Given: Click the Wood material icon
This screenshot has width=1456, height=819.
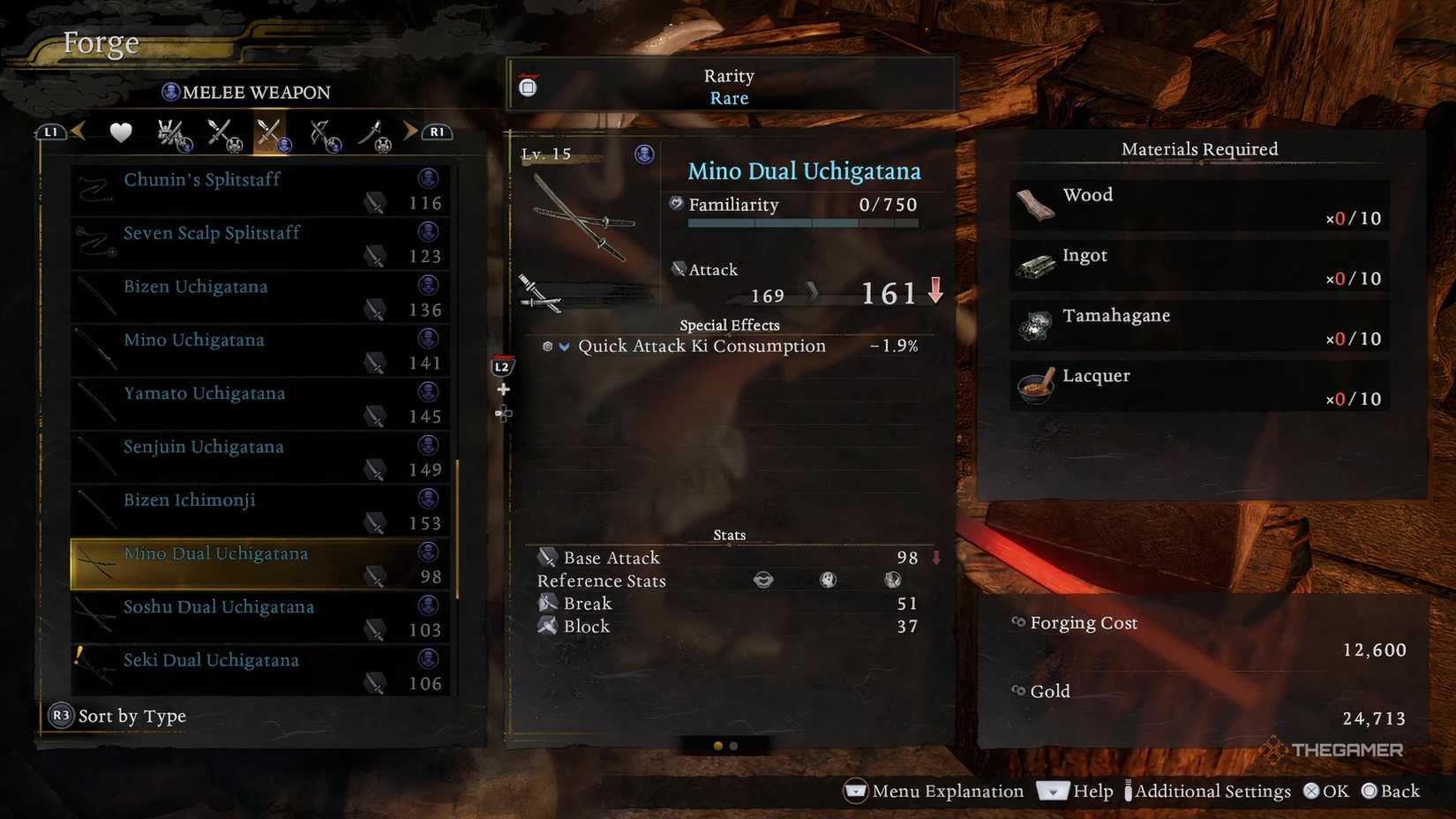Looking at the screenshot, I should coord(1033,205).
